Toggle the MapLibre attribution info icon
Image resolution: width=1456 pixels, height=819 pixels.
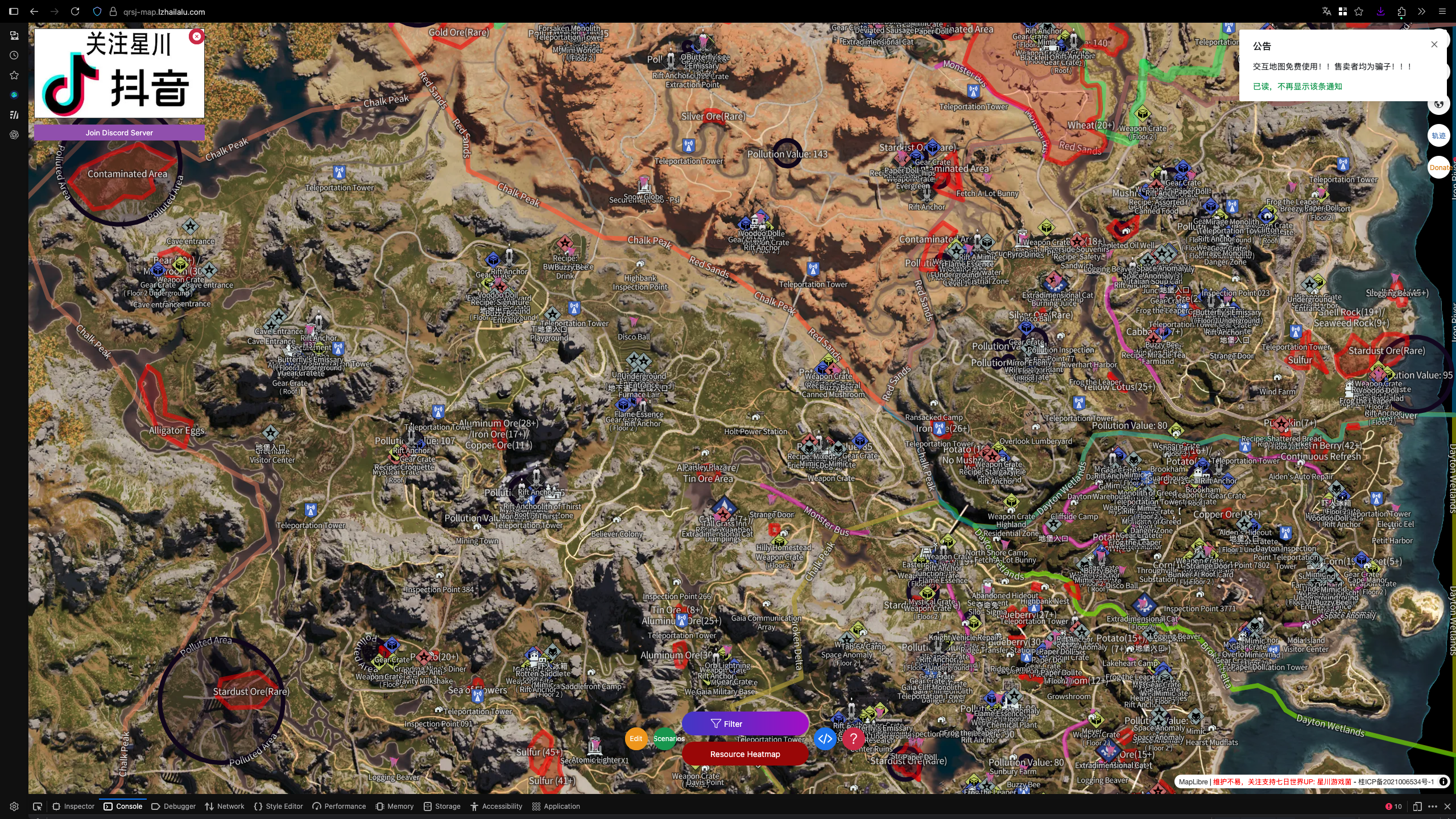coord(1443,781)
